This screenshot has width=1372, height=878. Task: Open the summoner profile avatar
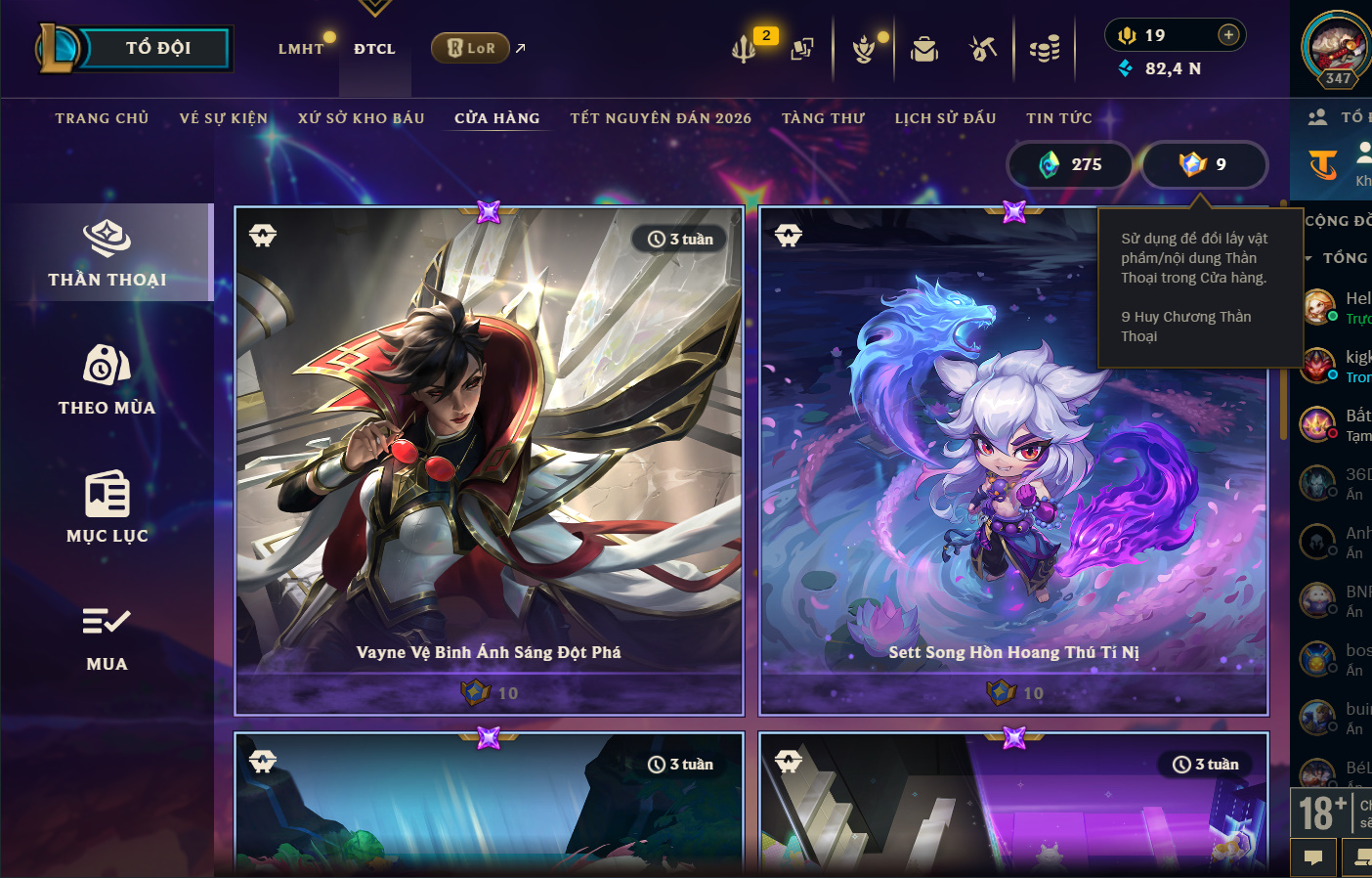1337,49
